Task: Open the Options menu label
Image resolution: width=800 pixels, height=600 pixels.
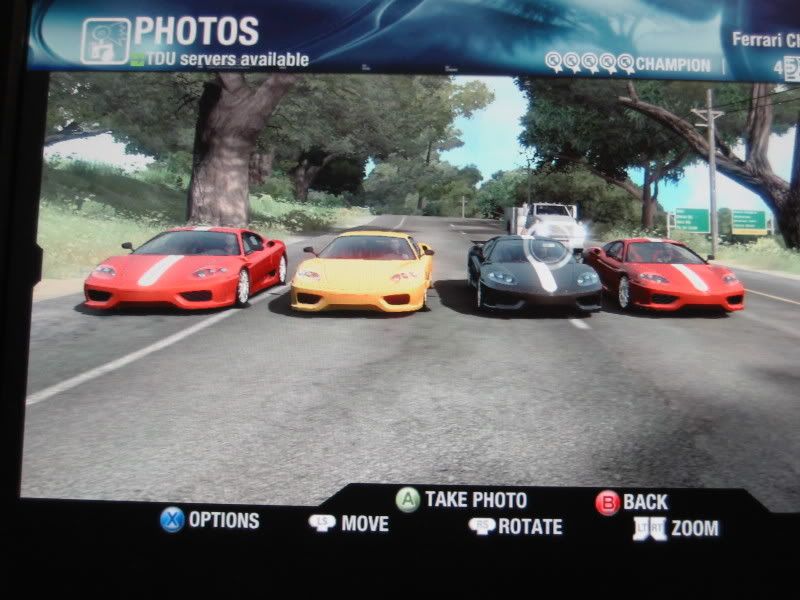Action: (223, 520)
